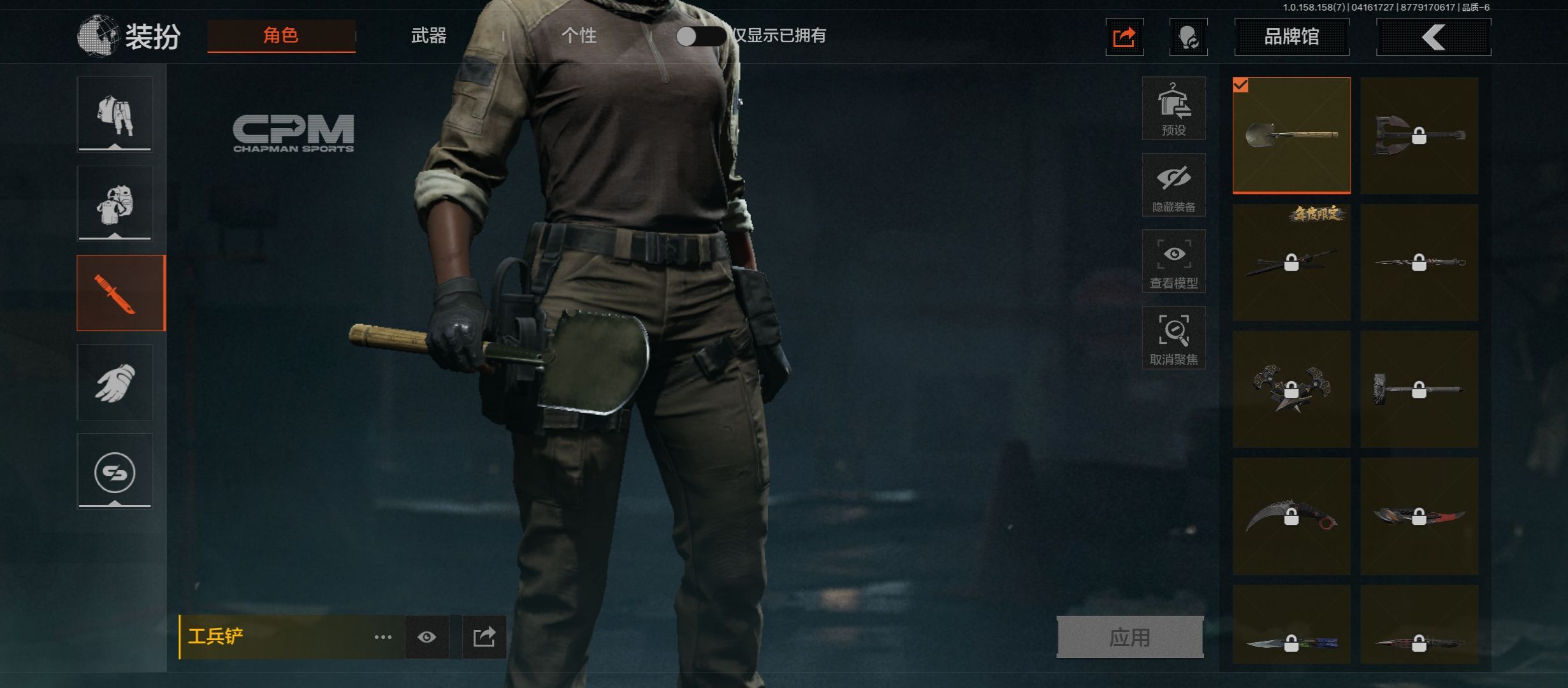Go back with the arrow button
This screenshot has height=688, width=1568.
[1433, 37]
